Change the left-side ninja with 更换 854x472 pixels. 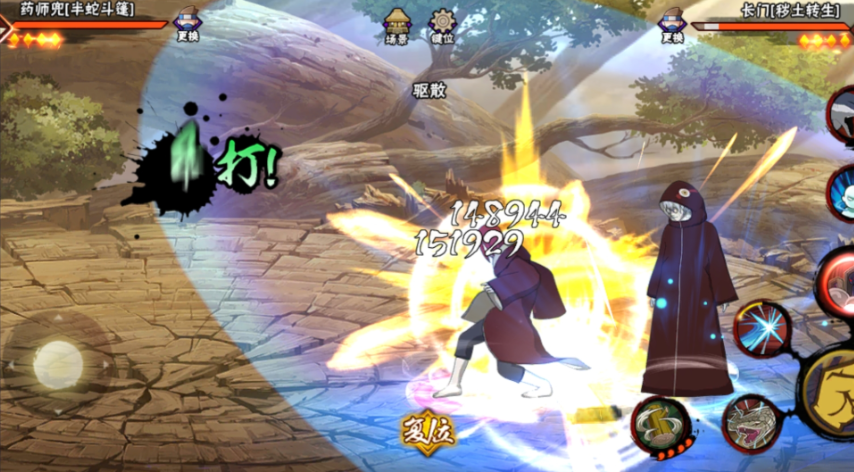(187, 24)
